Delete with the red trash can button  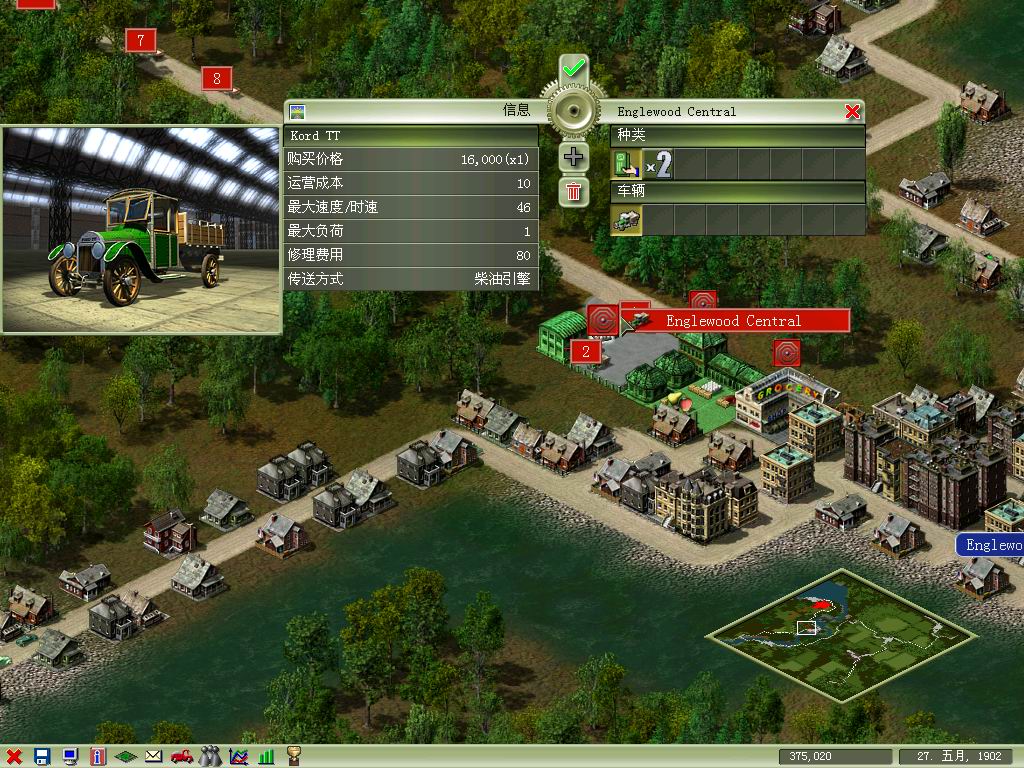(x=574, y=191)
